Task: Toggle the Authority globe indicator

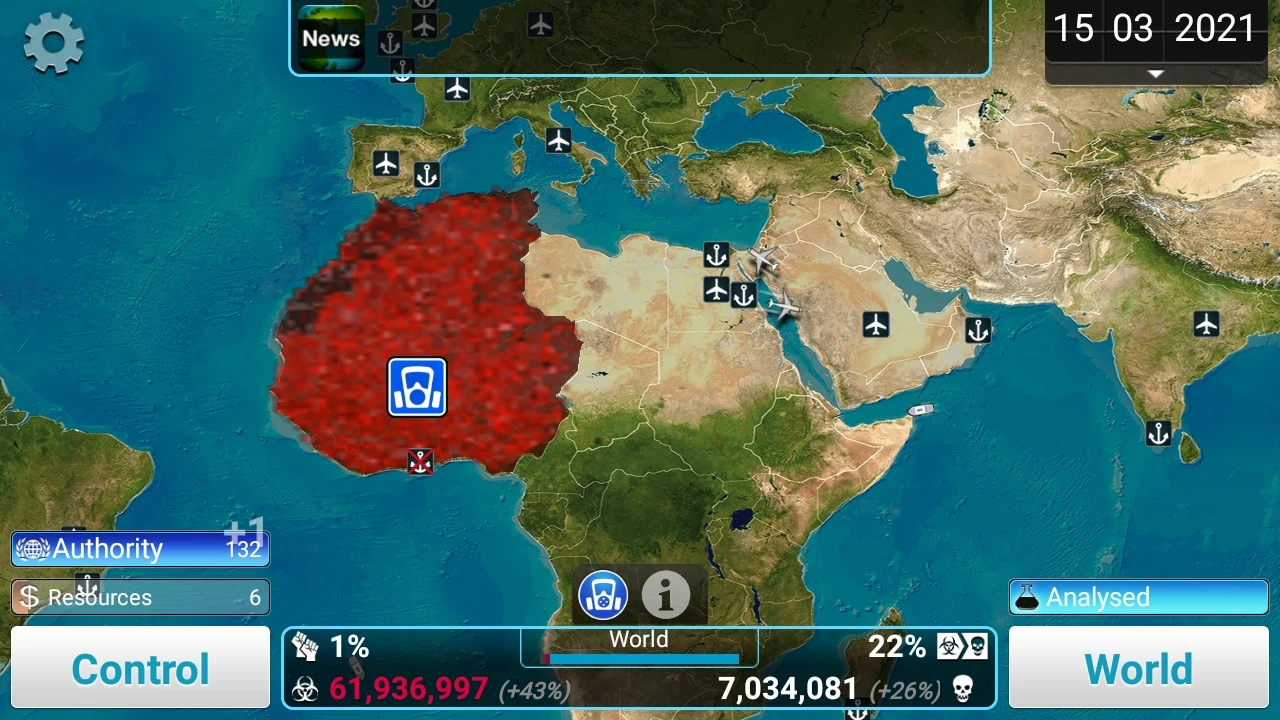Action: pyautogui.click(x=33, y=548)
